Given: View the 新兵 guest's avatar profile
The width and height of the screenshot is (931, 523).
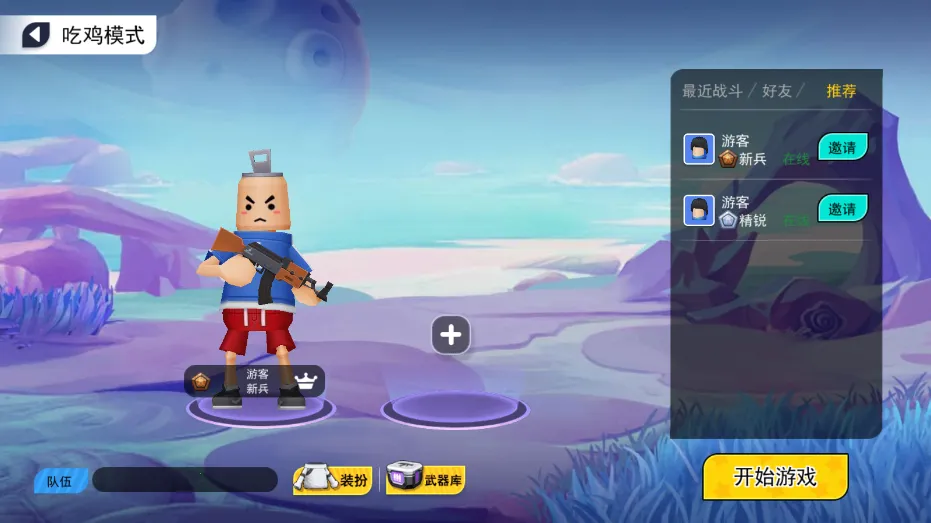Looking at the screenshot, I should (x=699, y=149).
